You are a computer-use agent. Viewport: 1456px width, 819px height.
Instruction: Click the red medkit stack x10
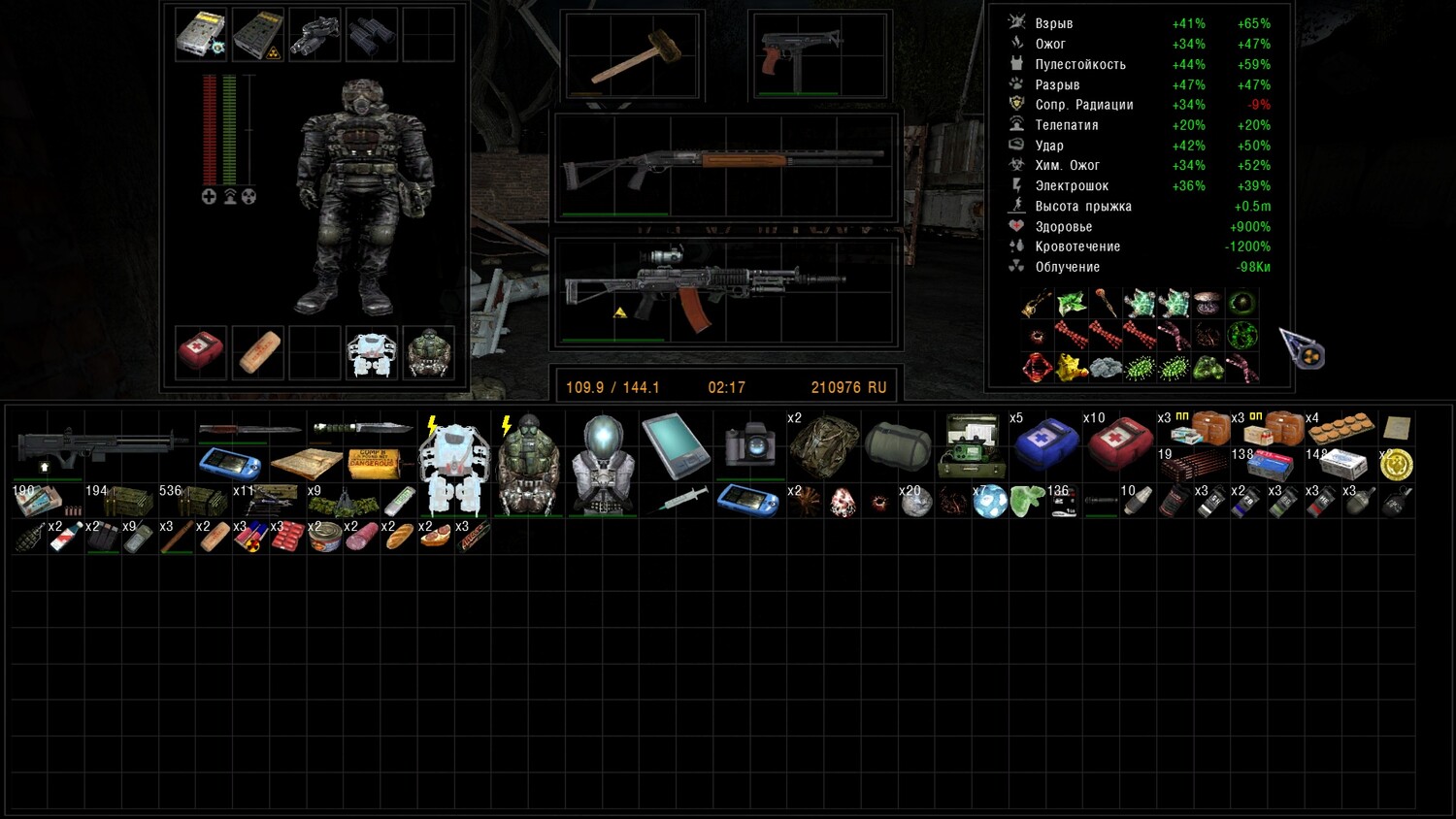(1118, 444)
